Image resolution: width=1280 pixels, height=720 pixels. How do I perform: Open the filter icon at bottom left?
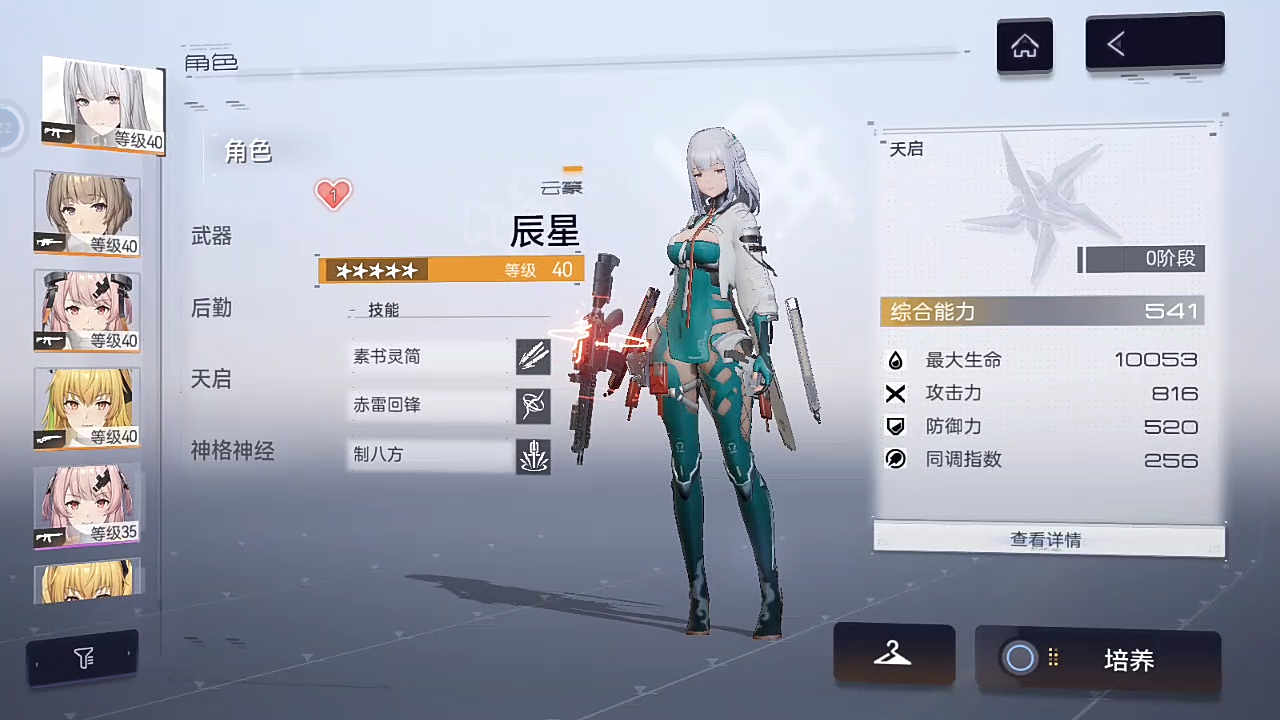click(x=84, y=657)
